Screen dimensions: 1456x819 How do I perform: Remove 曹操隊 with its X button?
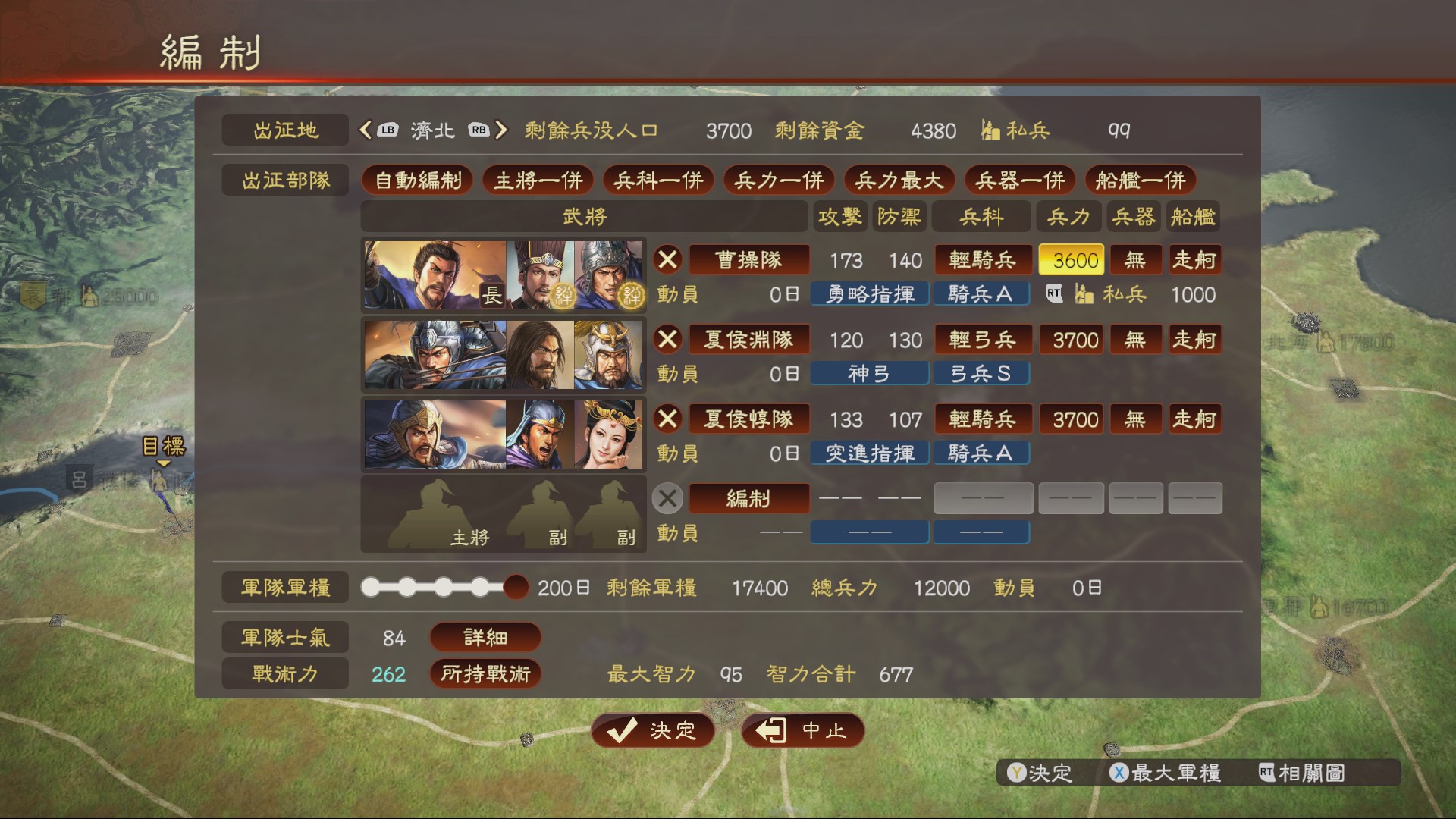click(x=667, y=259)
